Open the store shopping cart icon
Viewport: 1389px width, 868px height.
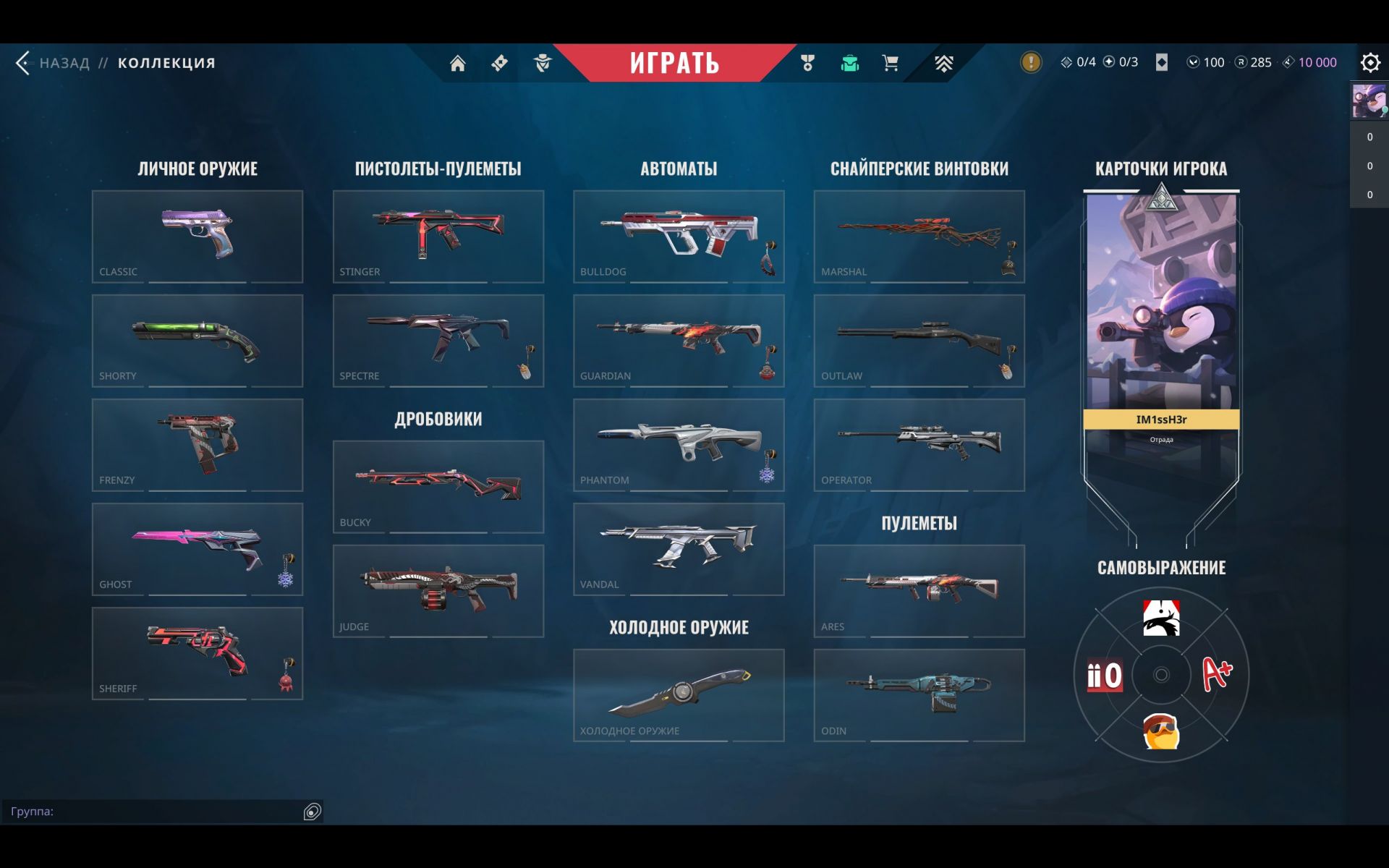point(891,63)
